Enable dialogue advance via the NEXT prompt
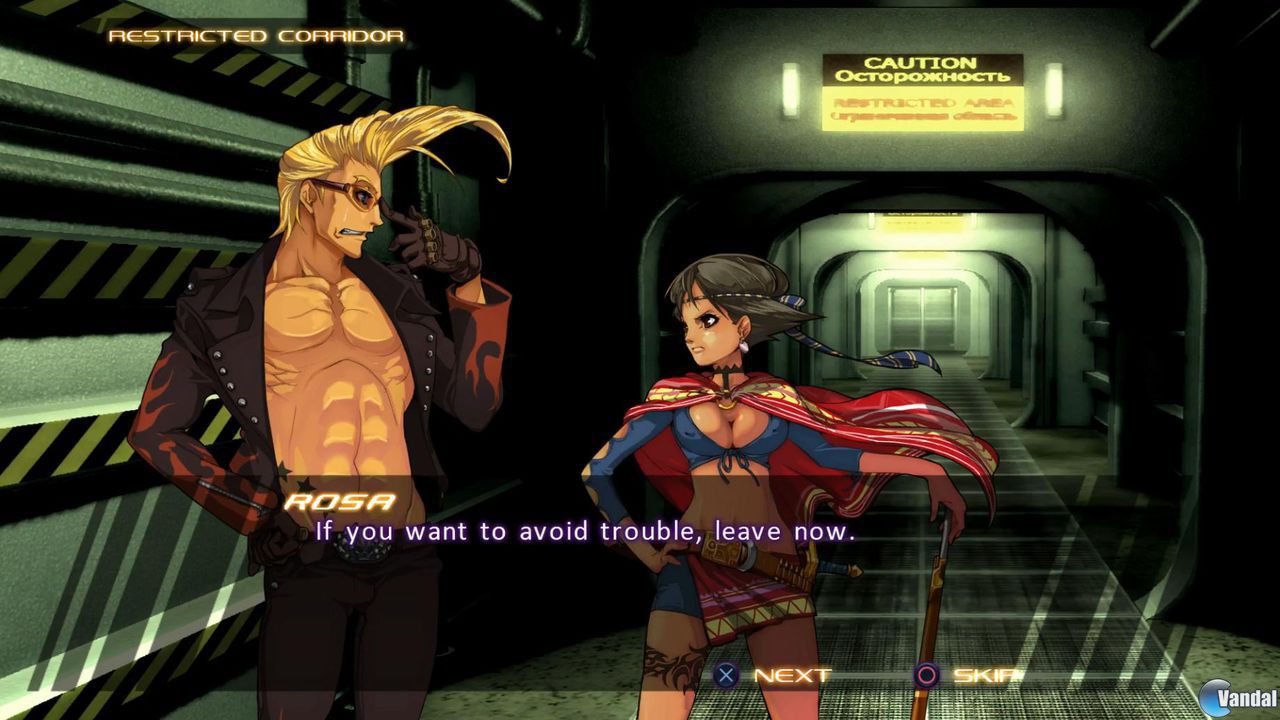 [775, 675]
